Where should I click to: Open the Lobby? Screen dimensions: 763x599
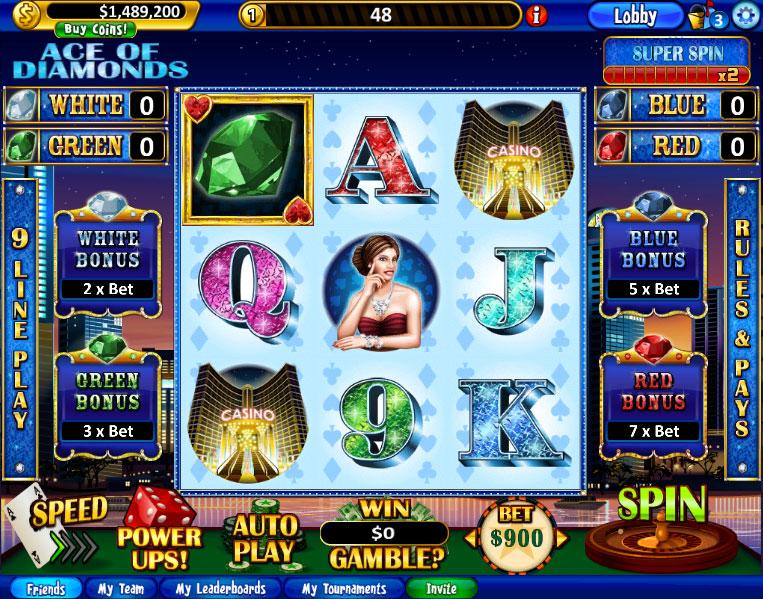(x=634, y=15)
